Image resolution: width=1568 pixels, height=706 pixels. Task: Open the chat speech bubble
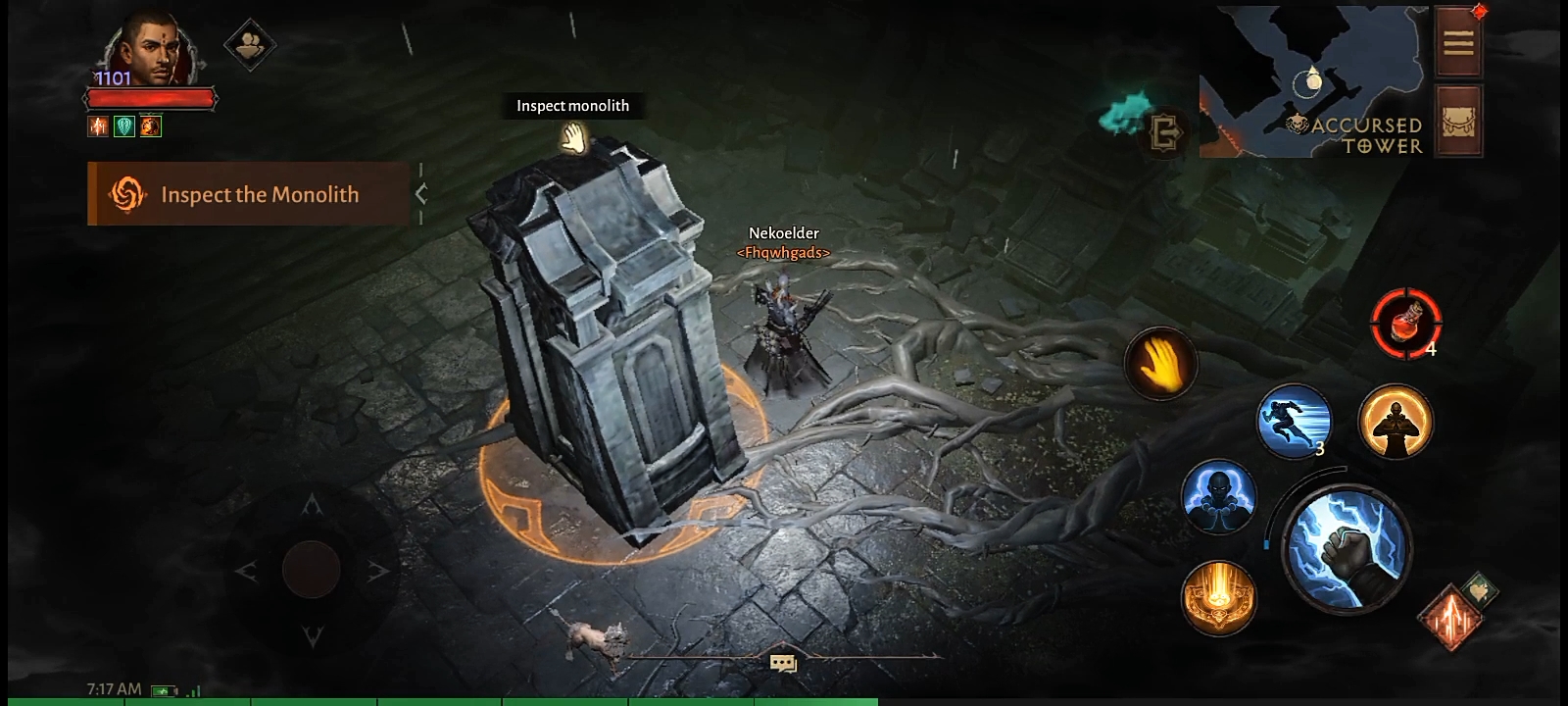783,664
